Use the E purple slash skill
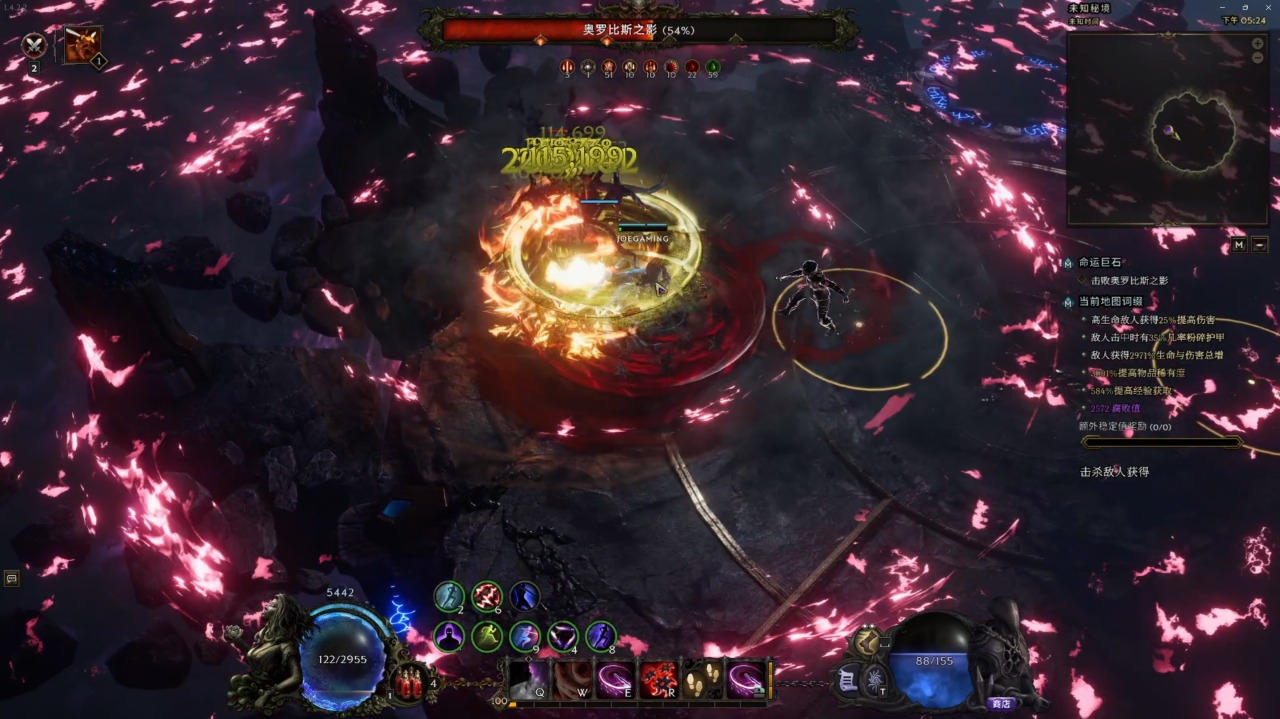The height and width of the screenshot is (719, 1280). coord(615,680)
